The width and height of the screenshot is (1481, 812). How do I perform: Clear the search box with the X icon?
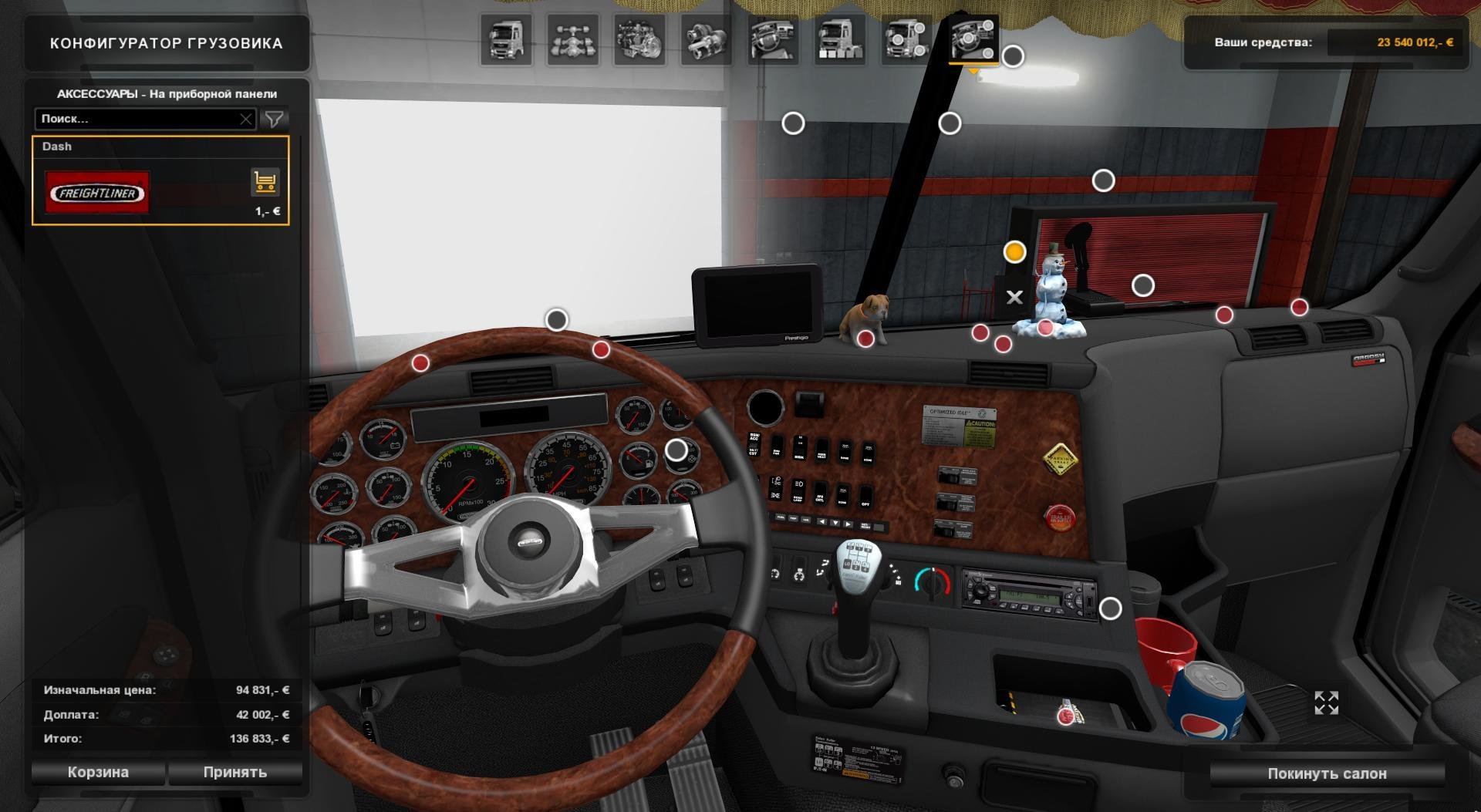(x=245, y=119)
